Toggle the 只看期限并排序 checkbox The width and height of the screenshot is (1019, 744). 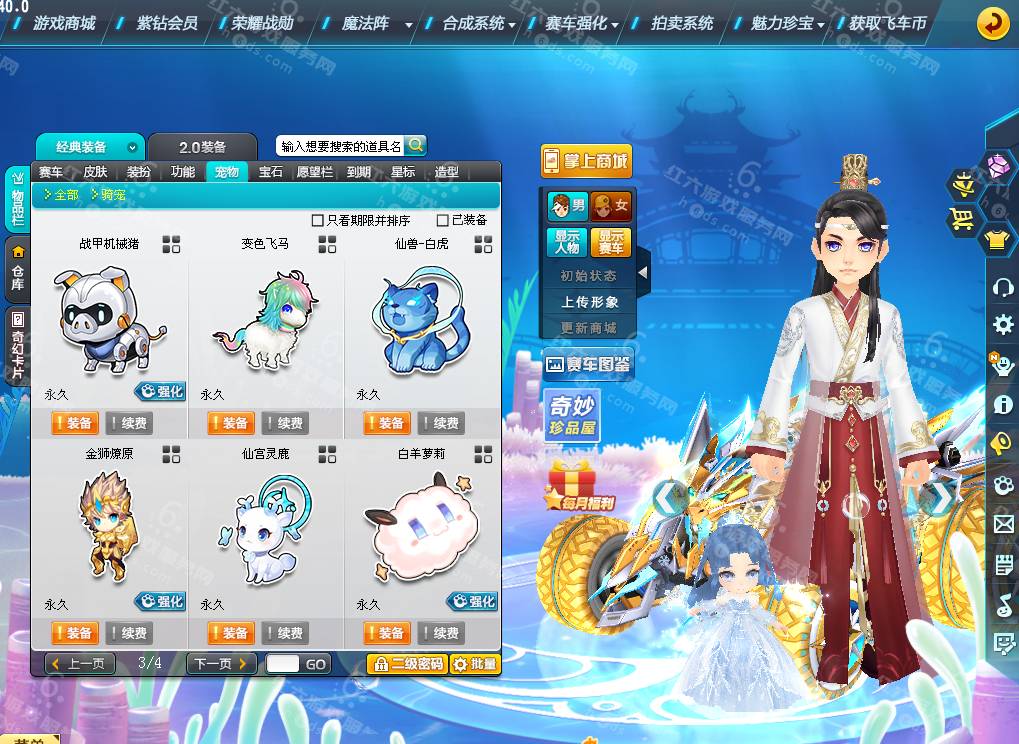coord(318,220)
